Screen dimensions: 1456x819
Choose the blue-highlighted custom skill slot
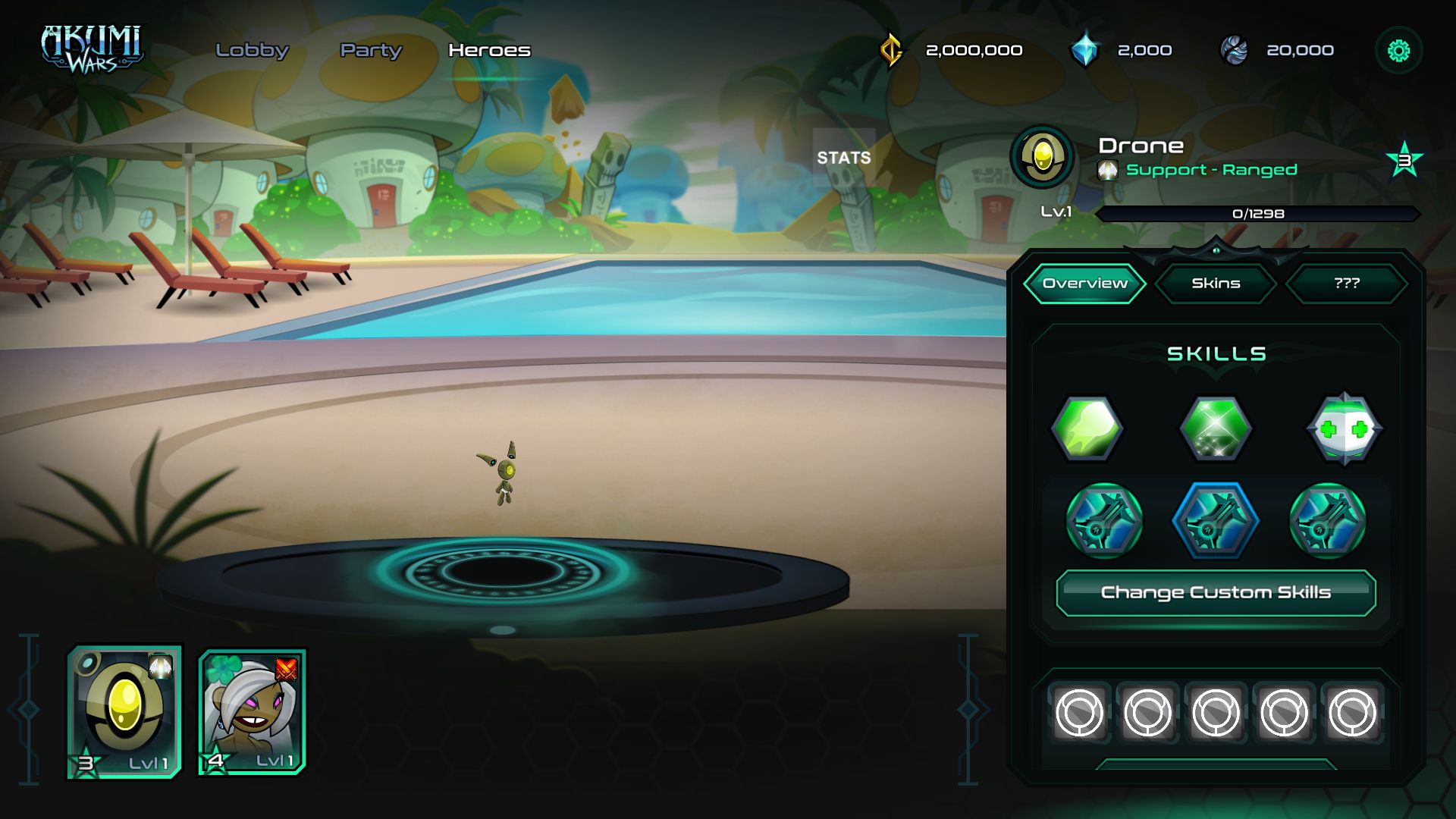(x=1216, y=521)
